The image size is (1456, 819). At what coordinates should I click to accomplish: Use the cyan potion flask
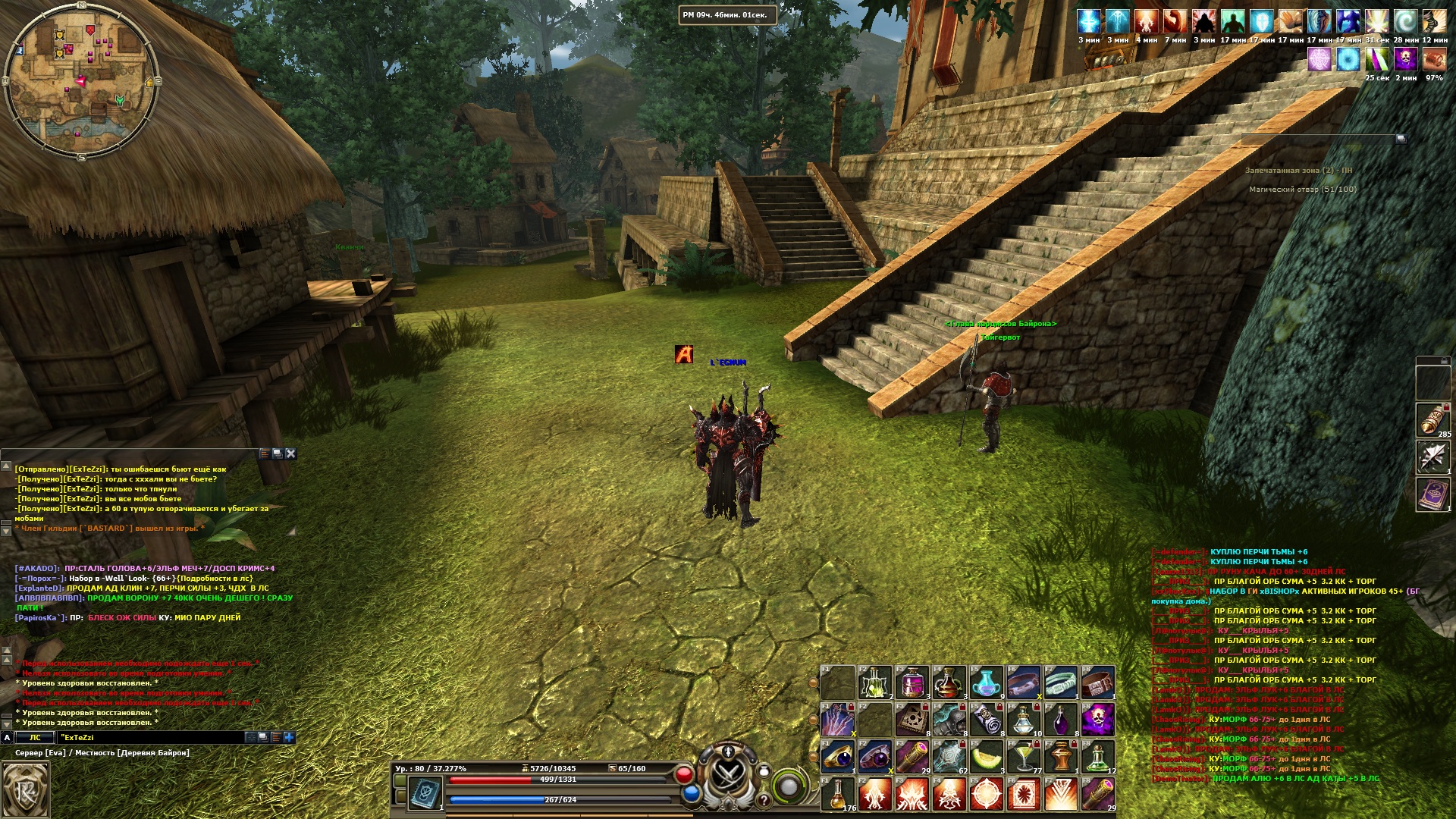(x=987, y=682)
